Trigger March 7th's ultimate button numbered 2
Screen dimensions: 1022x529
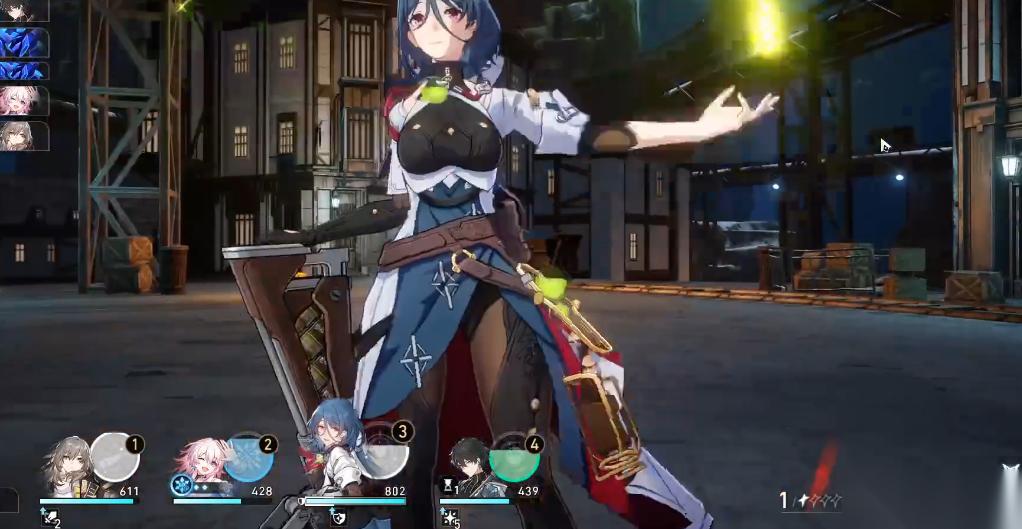[x=247, y=458]
